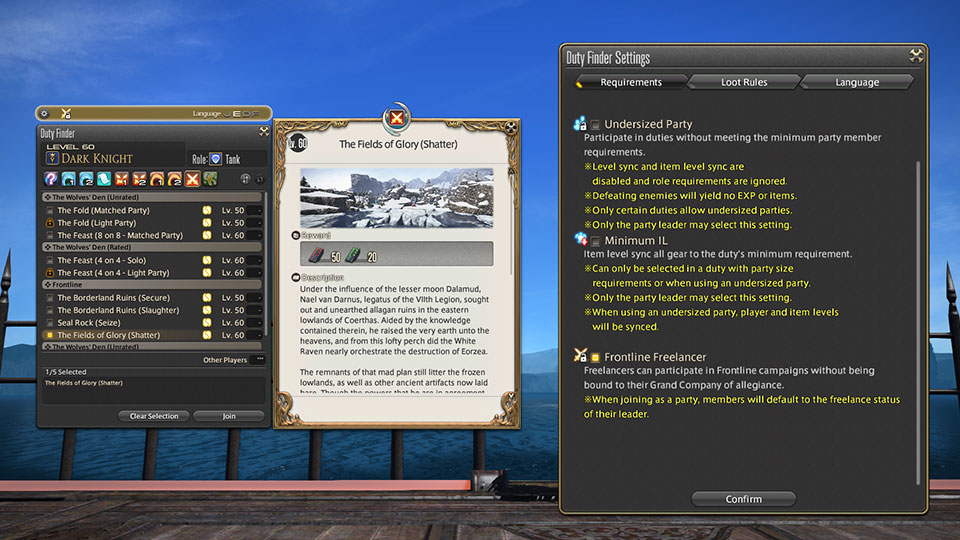Open the Other Players options button

coord(260,360)
